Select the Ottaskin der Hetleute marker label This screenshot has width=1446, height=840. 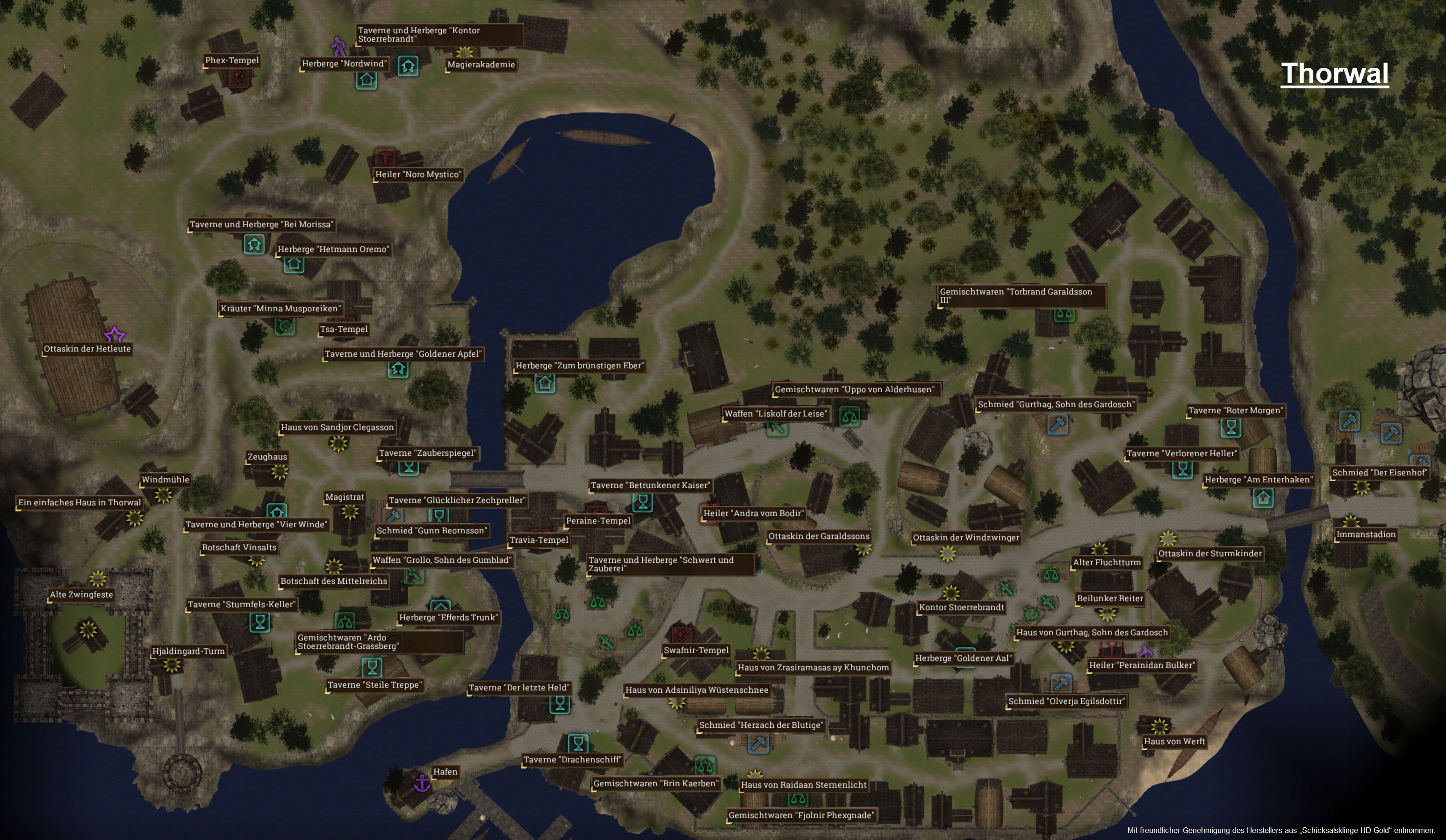[87, 349]
